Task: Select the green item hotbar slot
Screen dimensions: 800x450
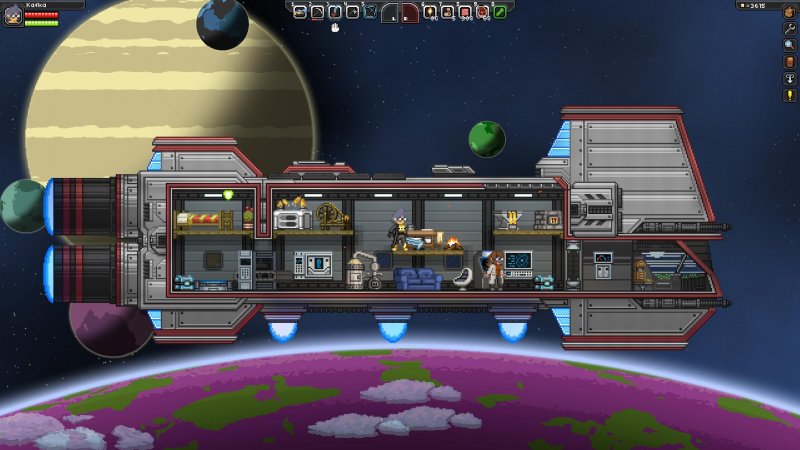Action: (x=499, y=12)
